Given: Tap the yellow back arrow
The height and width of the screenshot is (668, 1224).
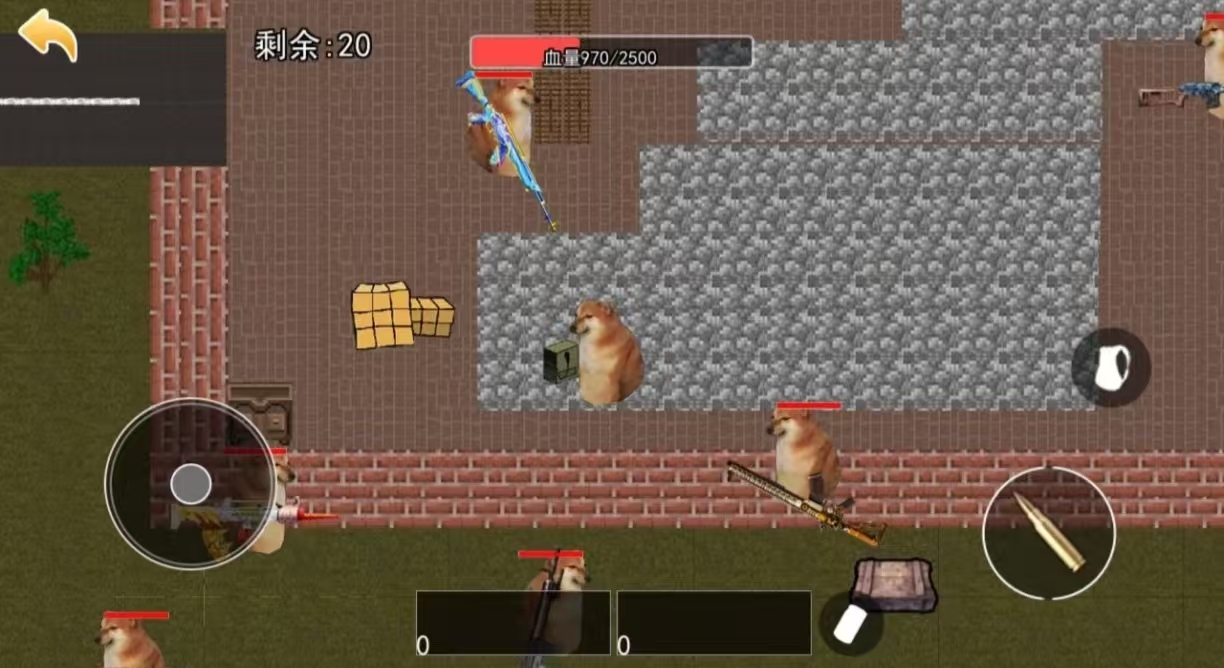Looking at the screenshot, I should [x=47, y=35].
